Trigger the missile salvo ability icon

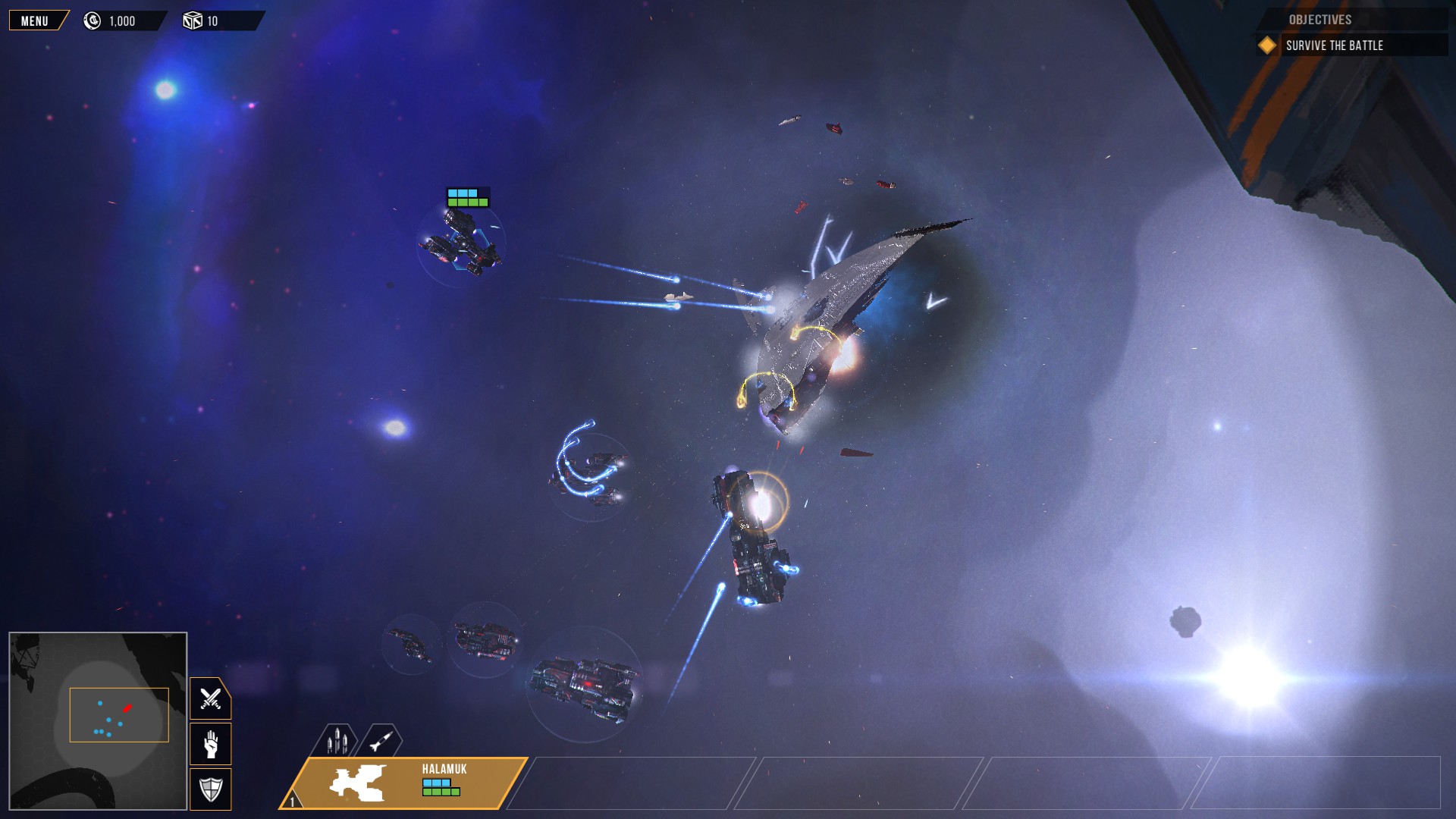point(338,740)
